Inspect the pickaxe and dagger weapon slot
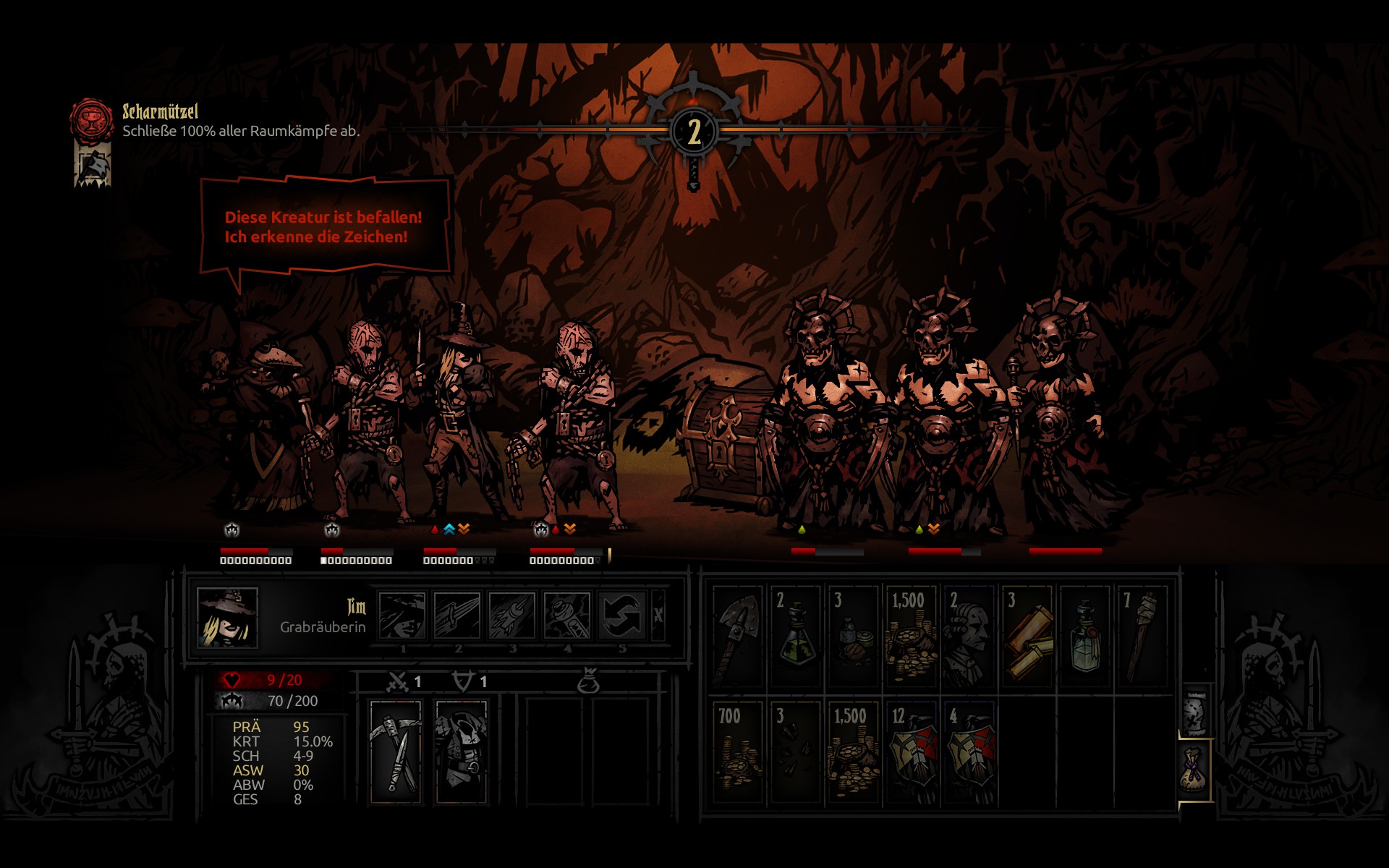This screenshot has height=868, width=1389. click(395, 751)
